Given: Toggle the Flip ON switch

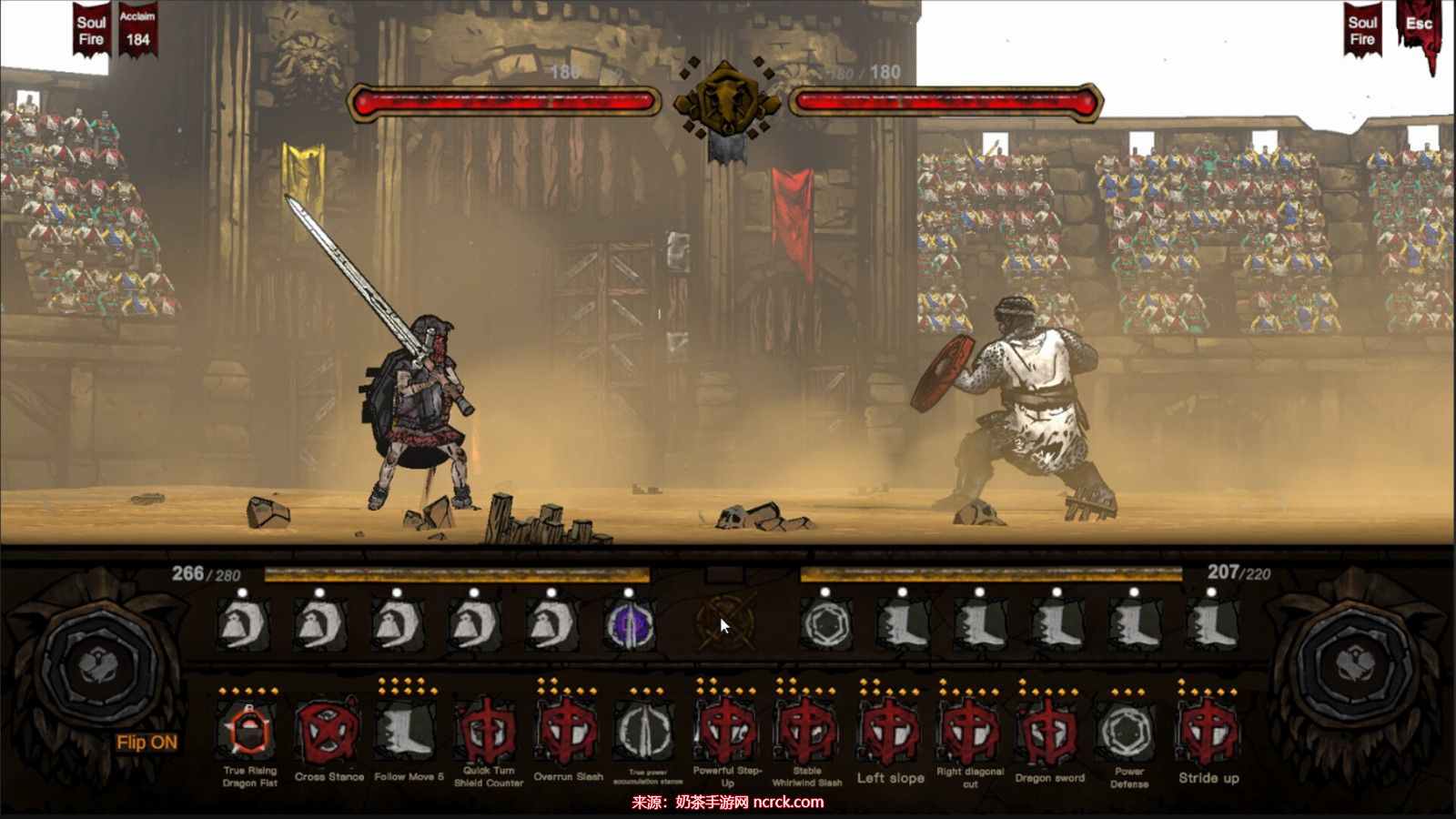Looking at the screenshot, I should (147, 743).
